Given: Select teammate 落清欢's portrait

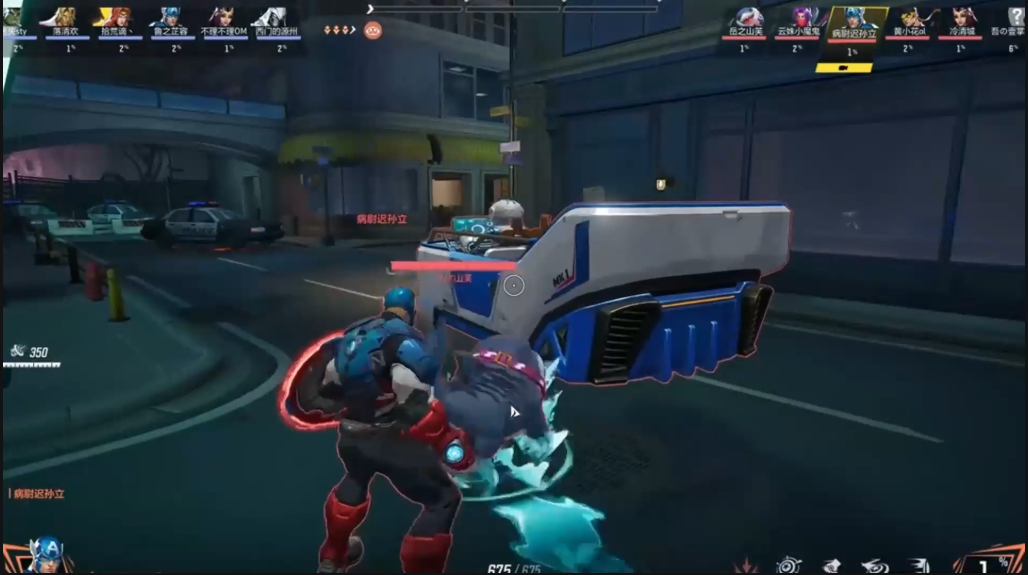Looking at the screenshot, I should tap(65, 17).
